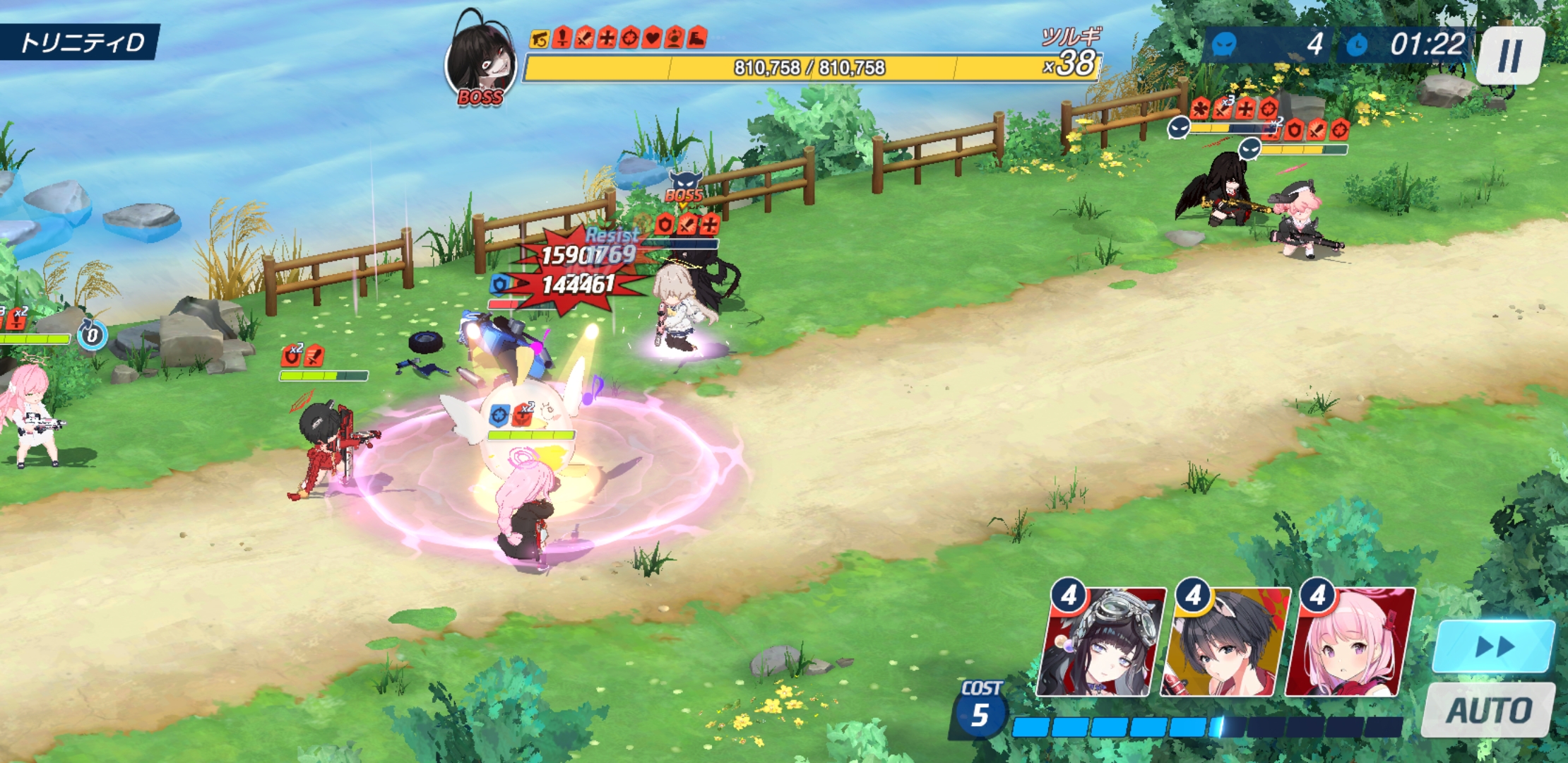The image size is (1568, 763).
Task: Choose the pink-haired student skill card
Action: tap(1349, 643)
